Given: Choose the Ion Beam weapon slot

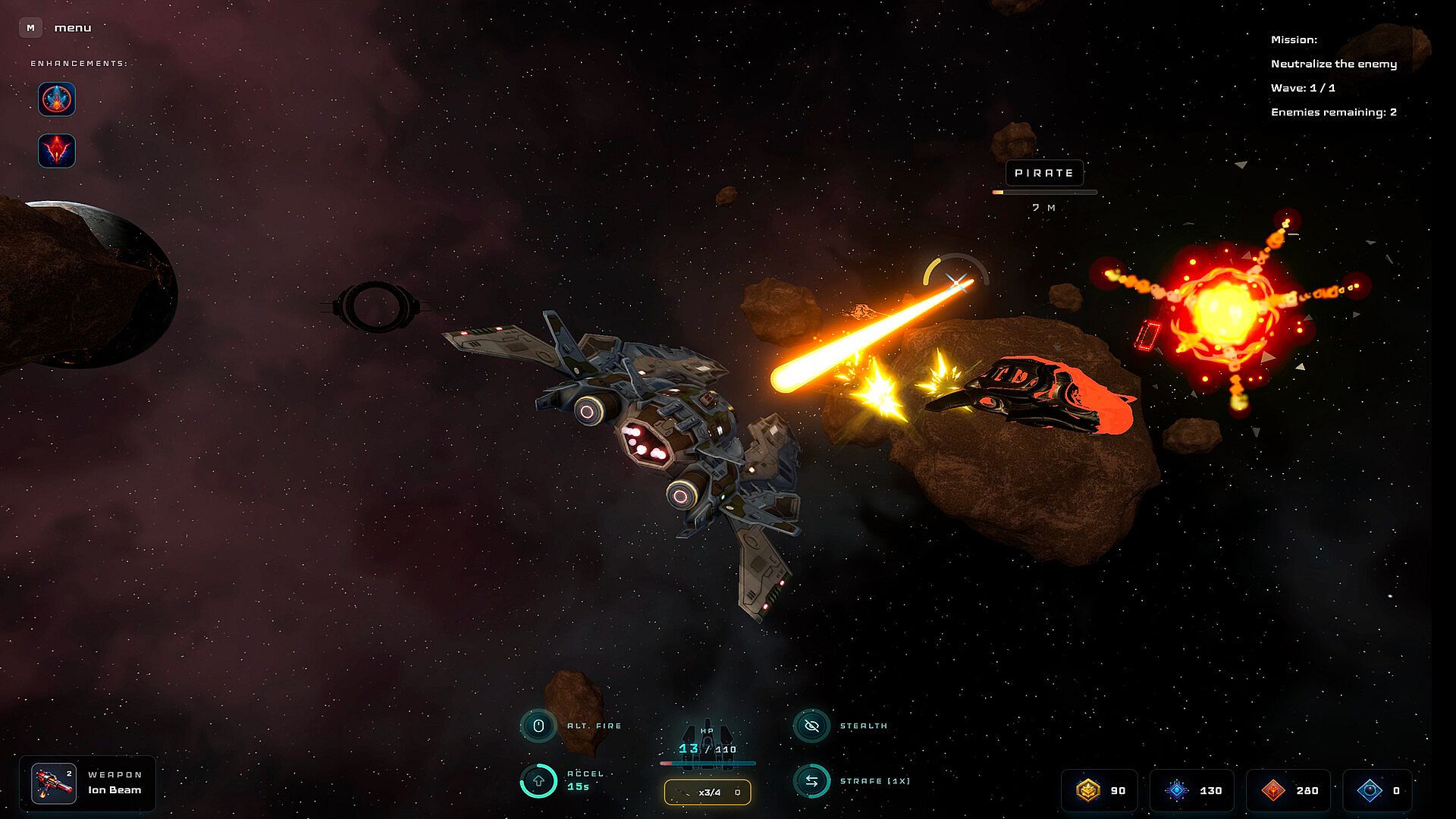Looking at the screenshot, I should (x=54, y=783).
